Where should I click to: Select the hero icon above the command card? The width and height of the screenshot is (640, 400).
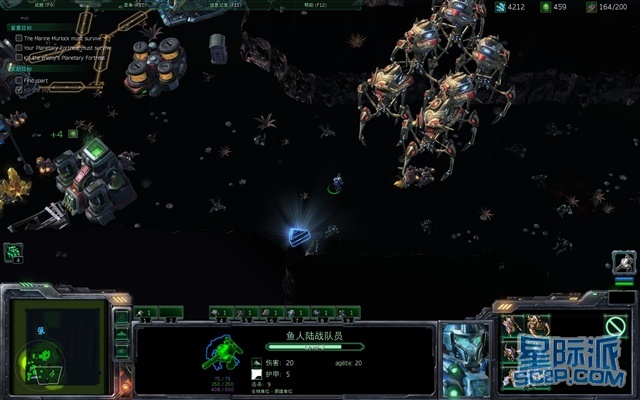pos(622,262)
